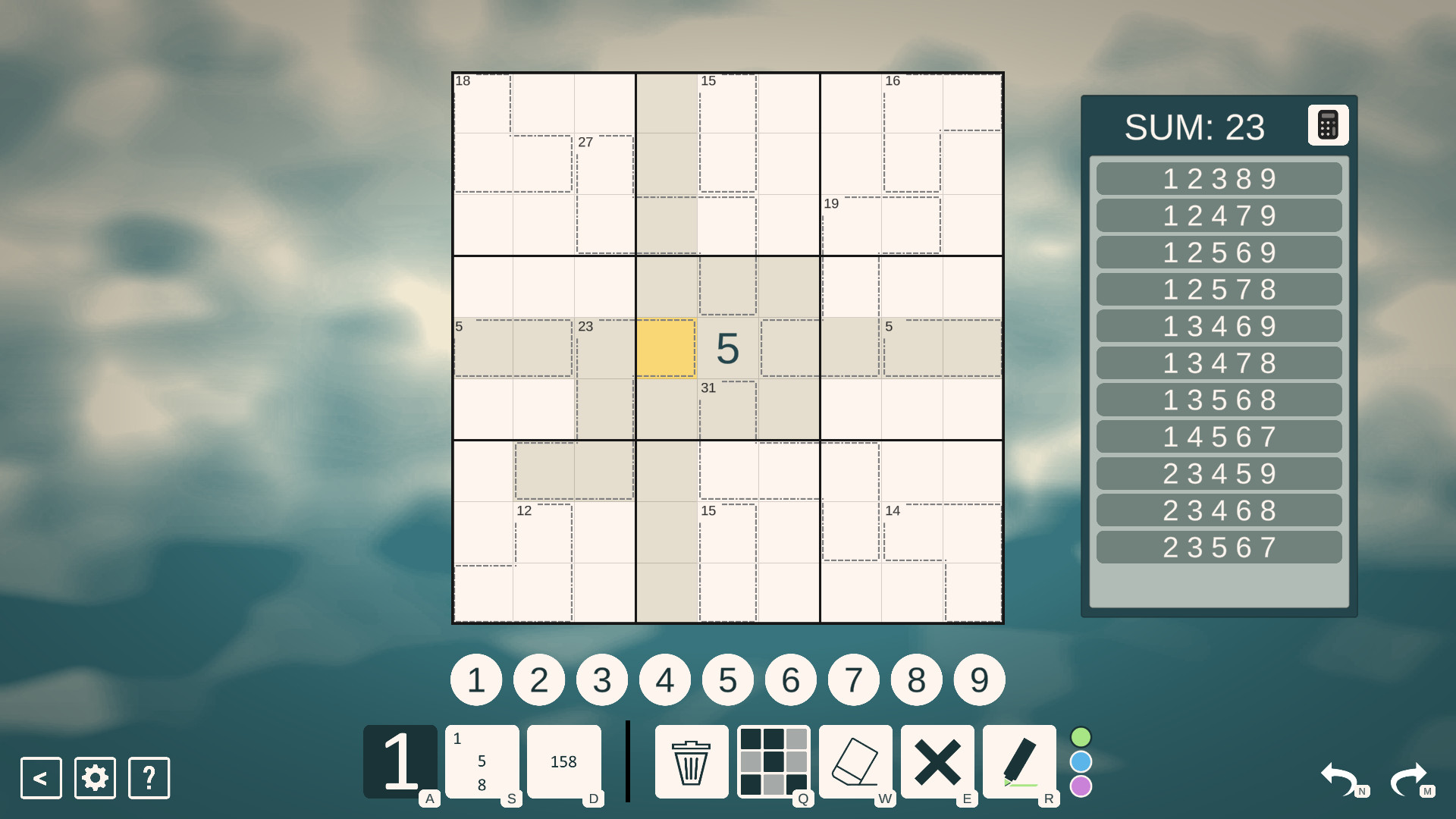Switch to corner pencil mark mode

click(482, 761)
